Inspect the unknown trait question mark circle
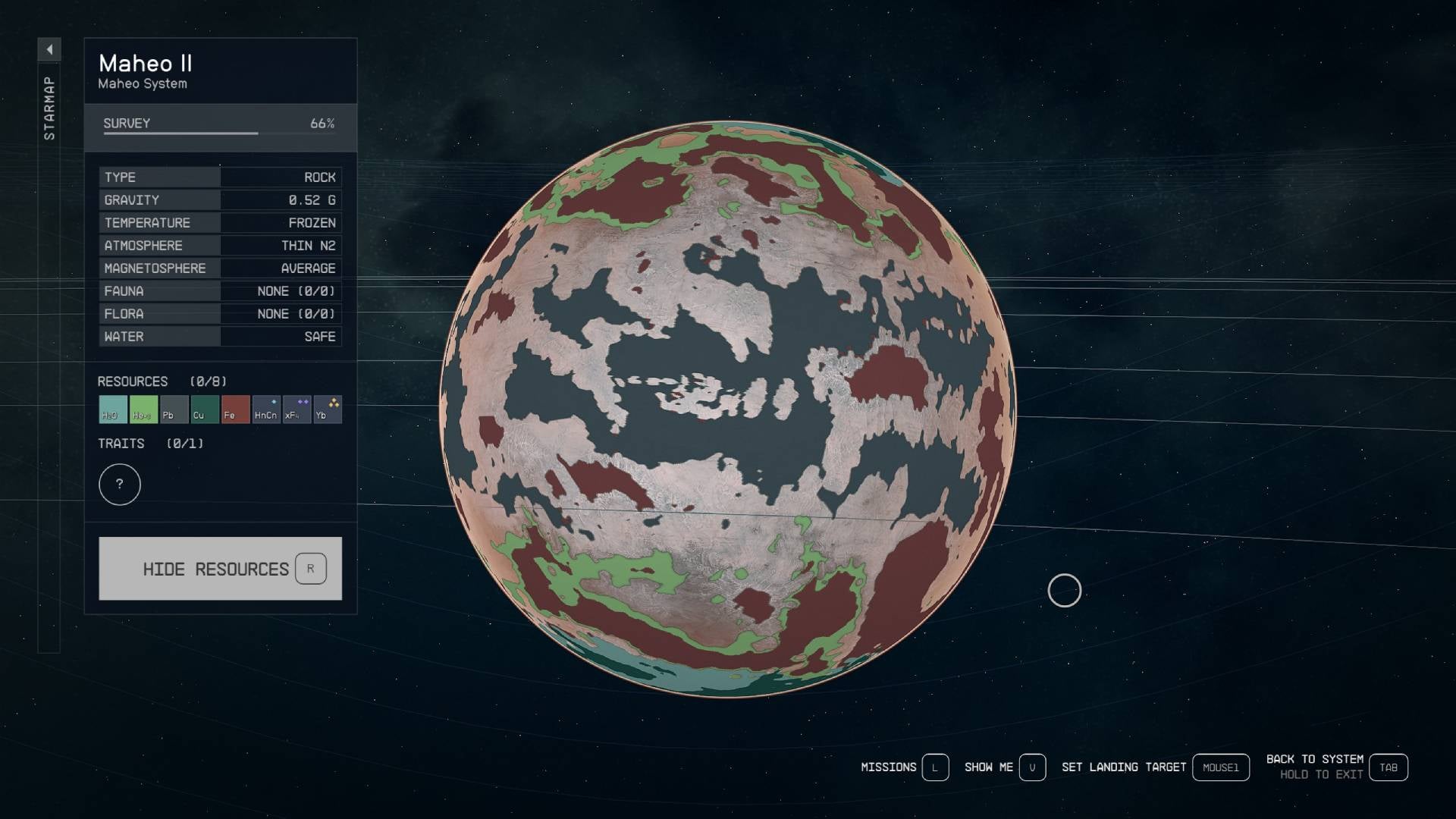The width and height of the screenshot is (1456, 819). coord(120,485)
